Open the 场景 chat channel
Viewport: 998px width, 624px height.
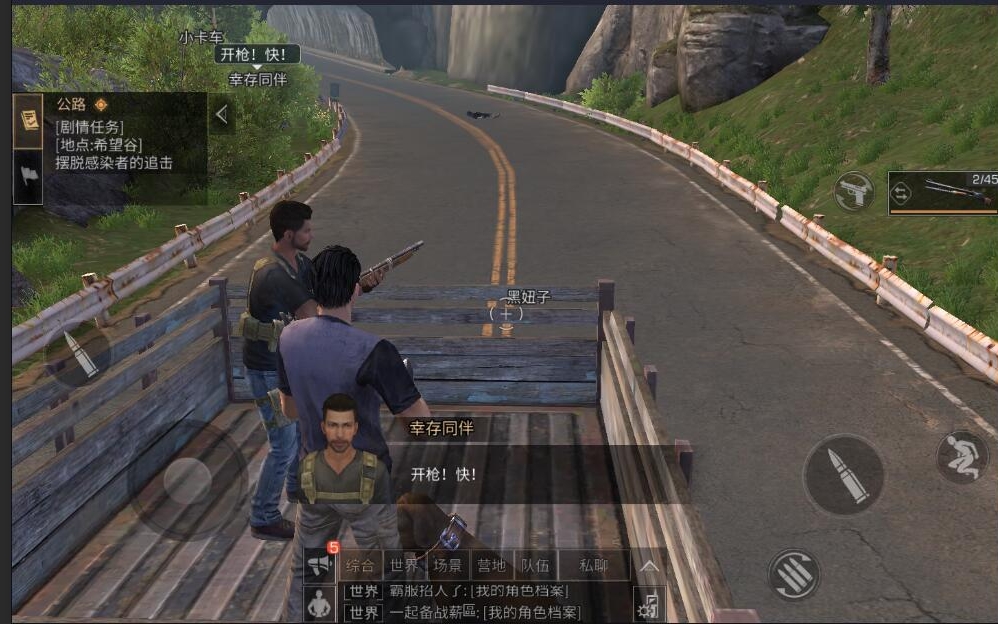(x=447, y=565)
